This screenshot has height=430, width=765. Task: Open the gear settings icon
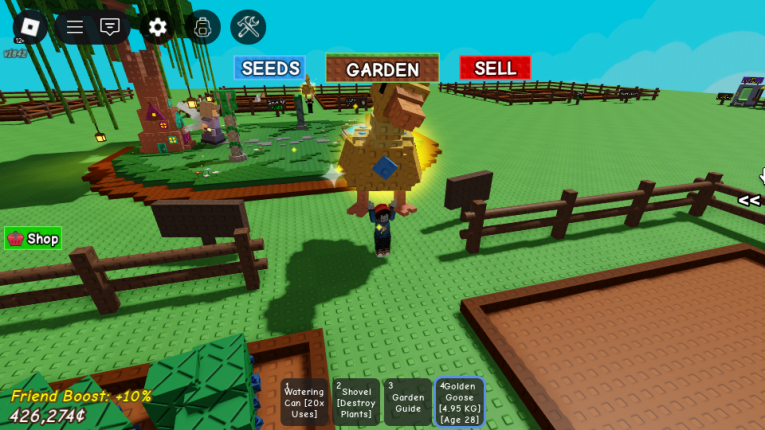tap(156, 27)
